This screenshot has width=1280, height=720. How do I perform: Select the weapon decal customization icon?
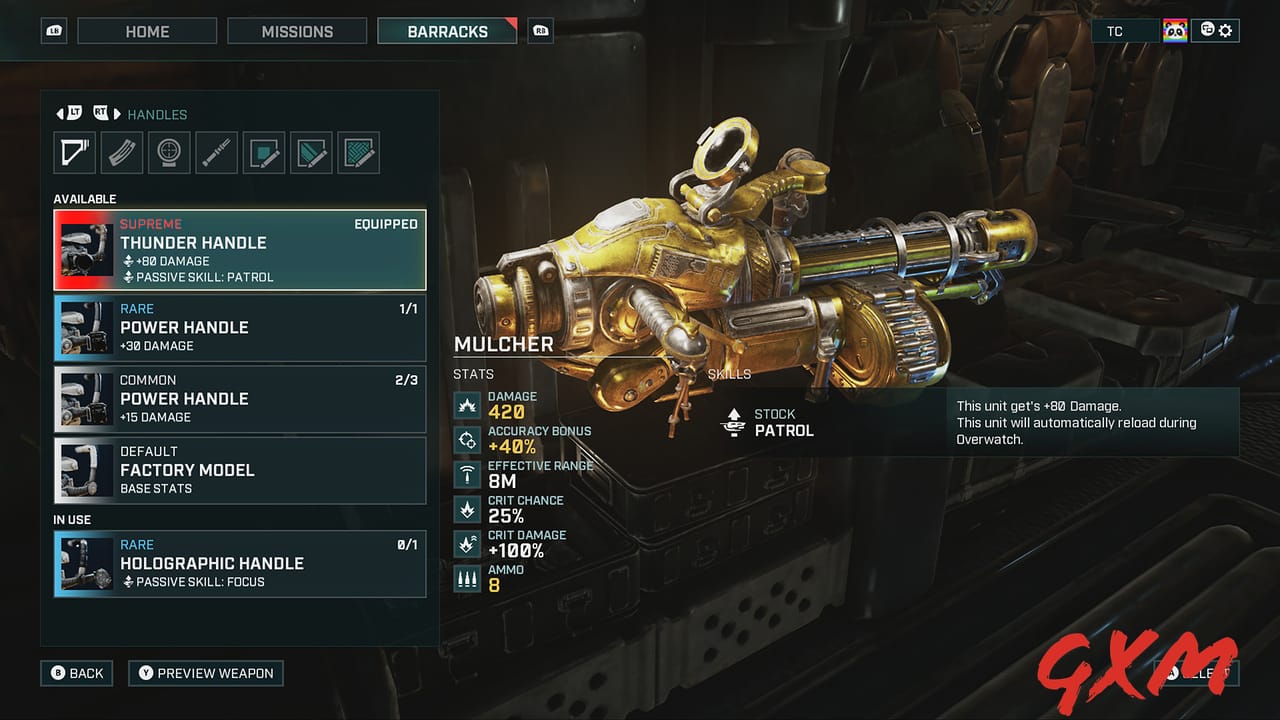point(264,152)
